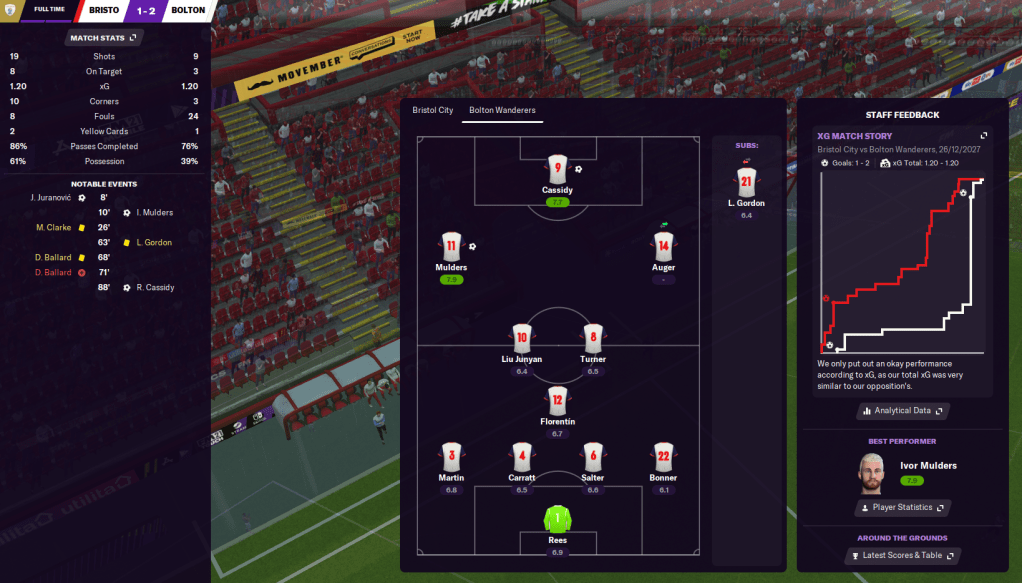
Task: Switch to the Bristol City tab
Action: pos(432,110)
